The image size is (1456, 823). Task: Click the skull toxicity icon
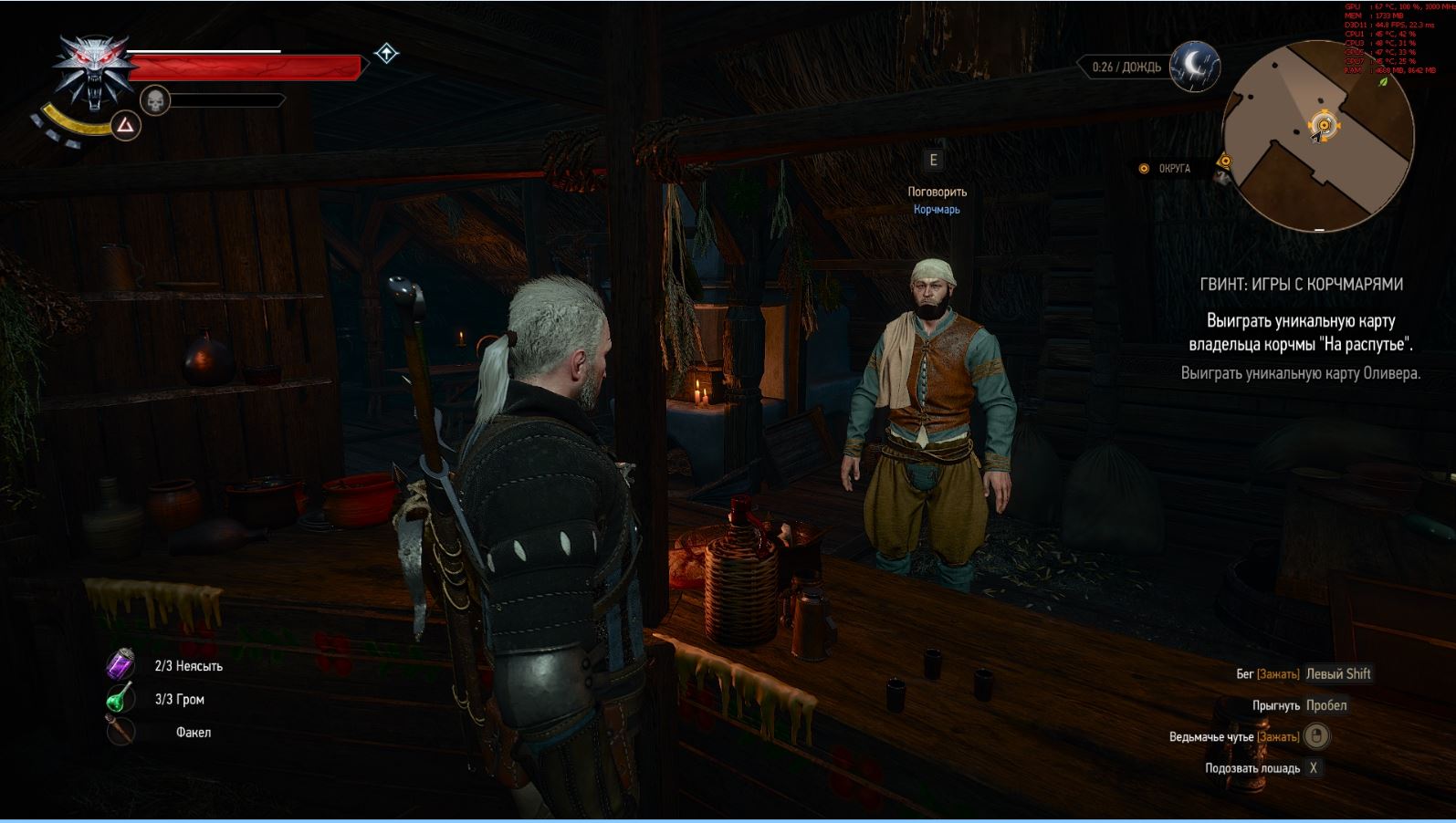[x=156, y=99]
